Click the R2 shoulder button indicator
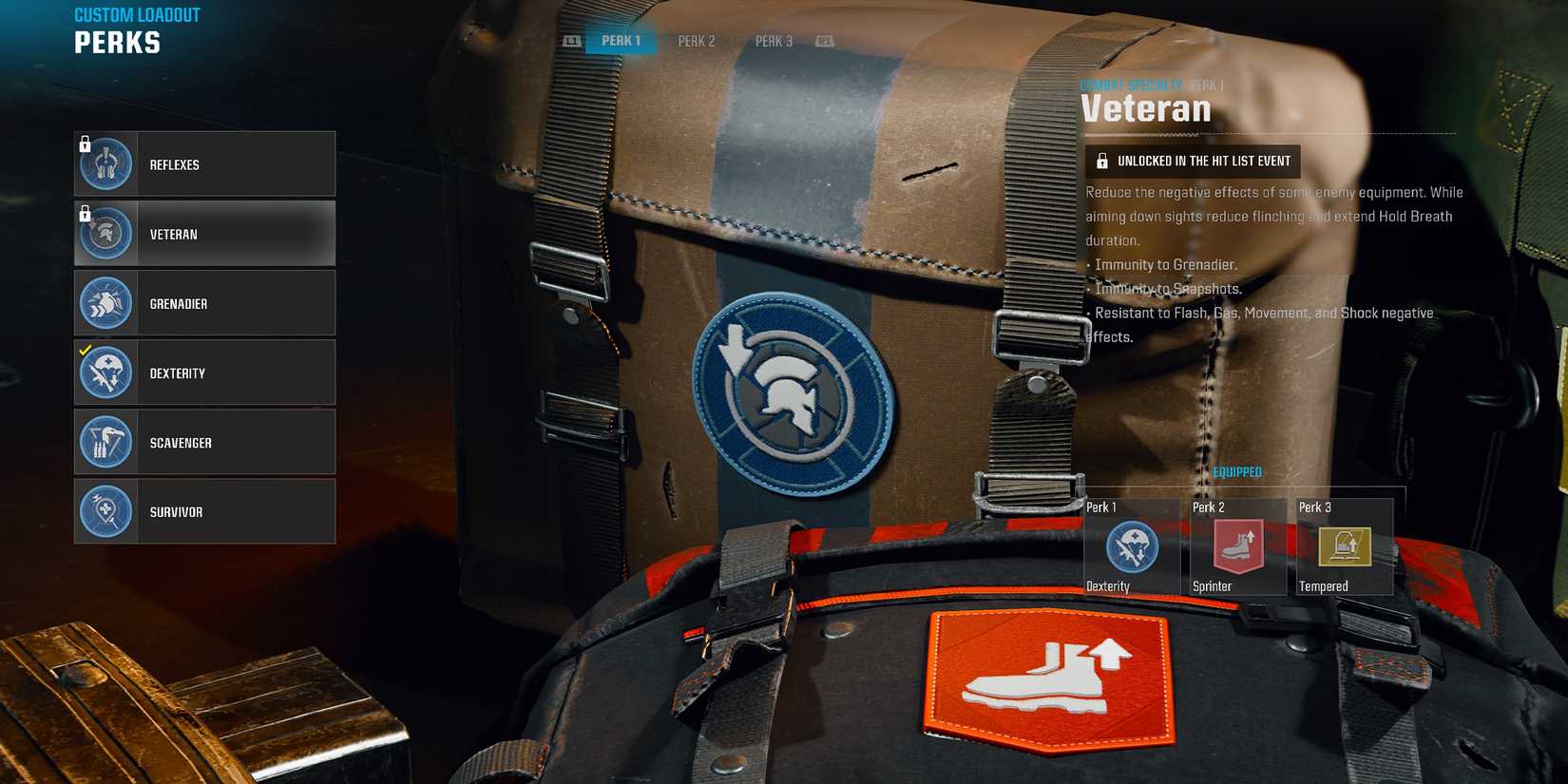 pos(823,40)
